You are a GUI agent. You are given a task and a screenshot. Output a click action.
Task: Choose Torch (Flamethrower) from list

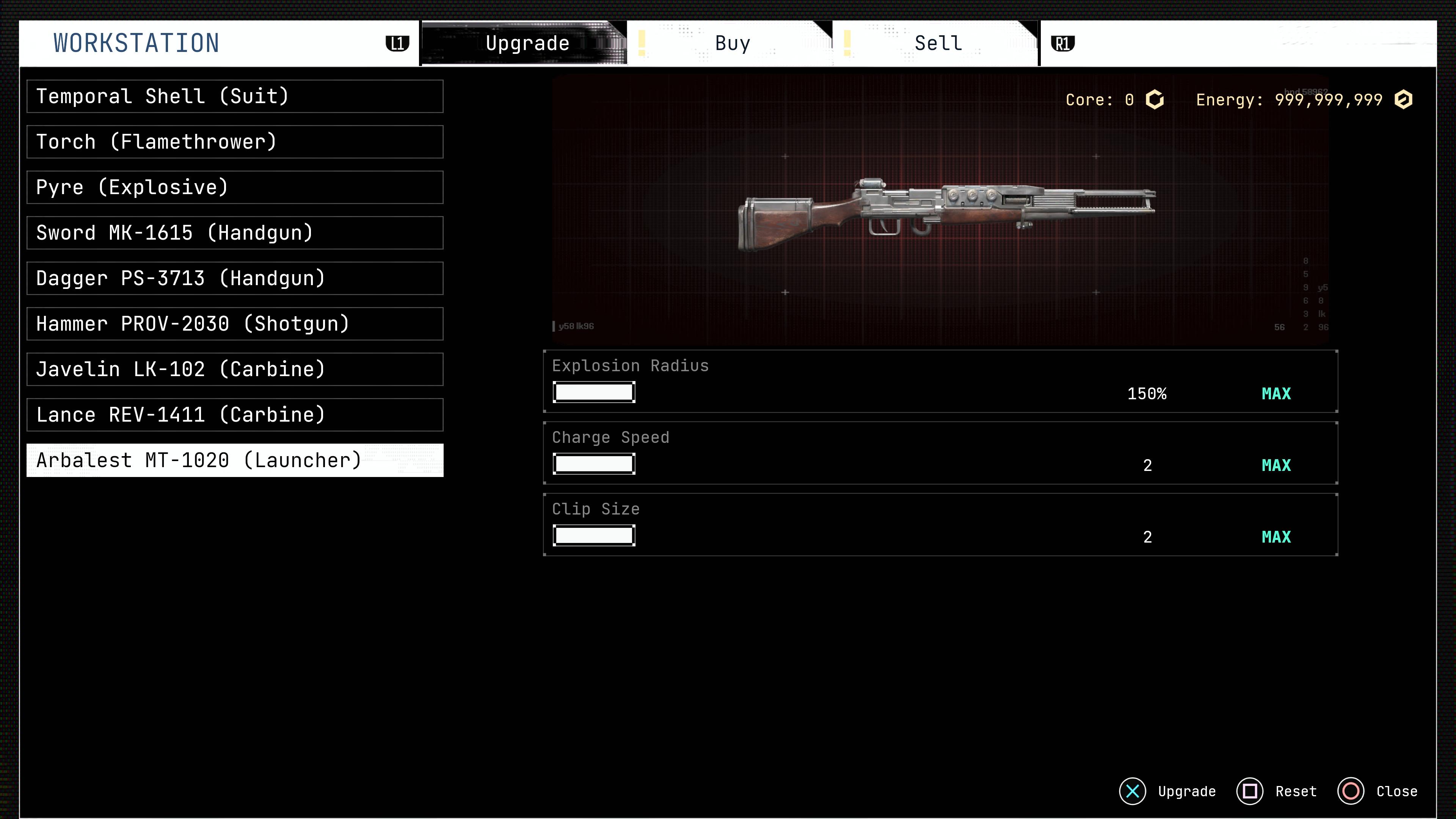[x=235, y=142]
